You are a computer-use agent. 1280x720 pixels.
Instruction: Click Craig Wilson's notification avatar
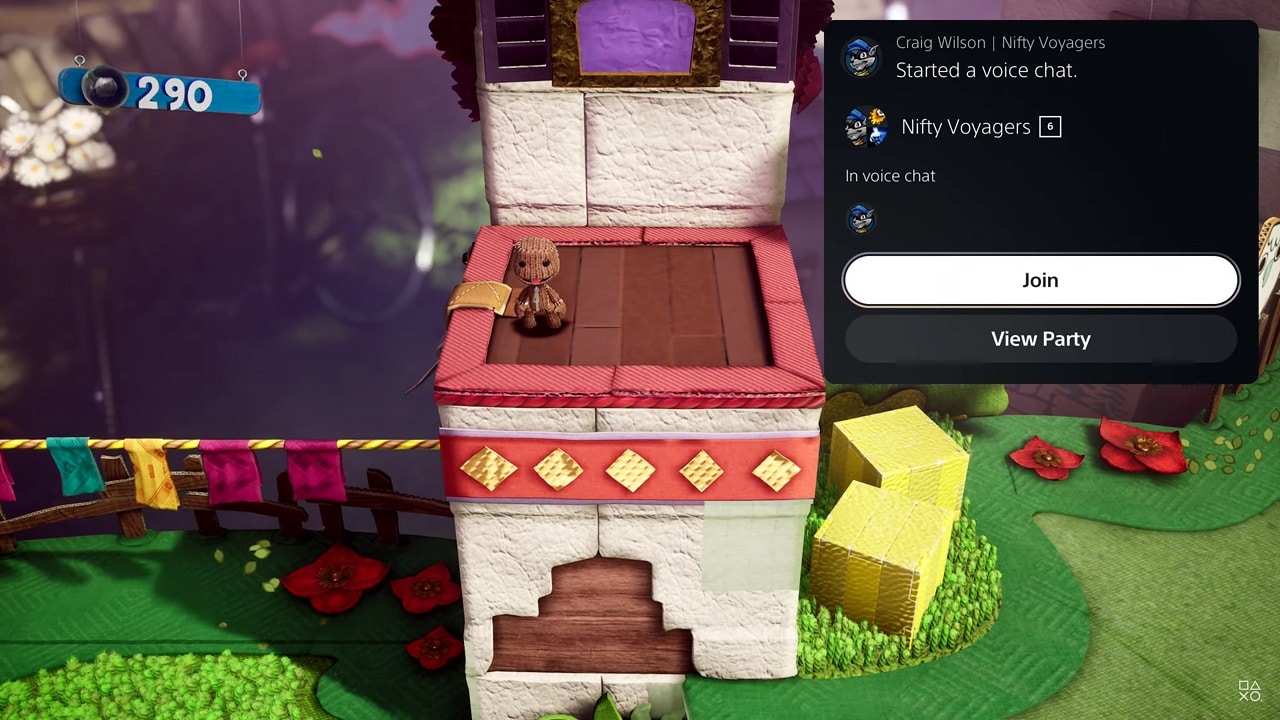tap(861, 57)
